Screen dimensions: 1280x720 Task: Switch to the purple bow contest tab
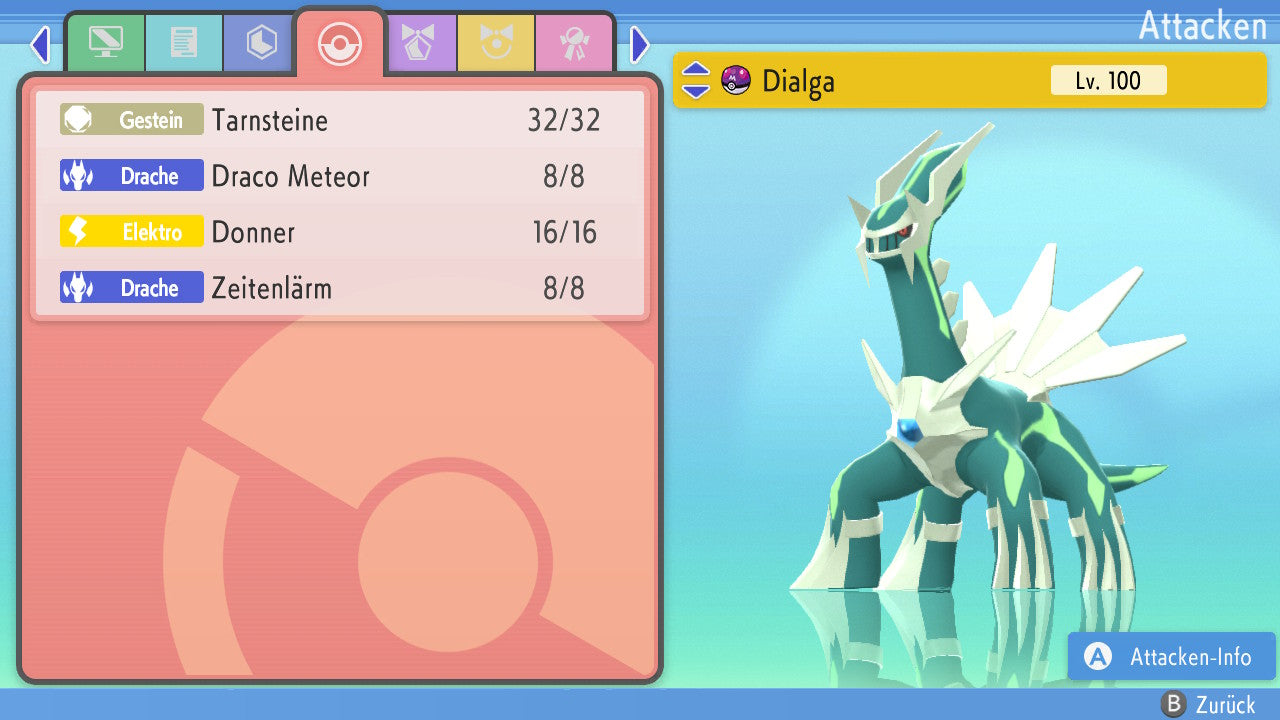pos(418,43)
